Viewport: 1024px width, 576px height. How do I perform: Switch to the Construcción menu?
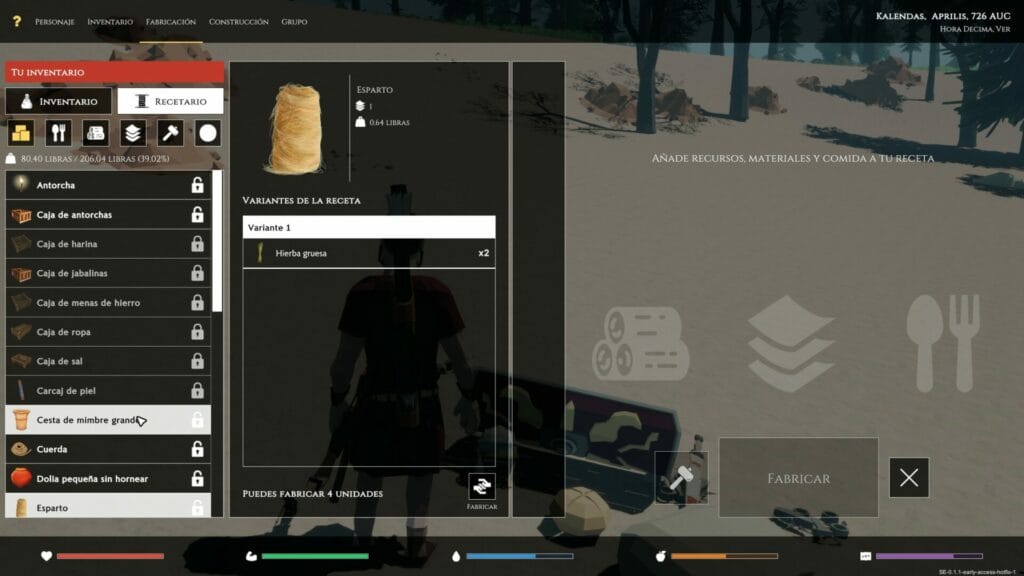(238, 22)
